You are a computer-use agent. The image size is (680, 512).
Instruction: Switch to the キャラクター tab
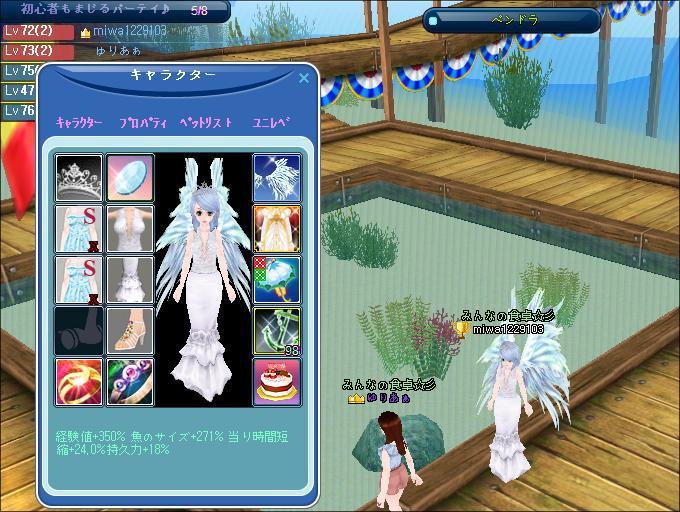79,123
